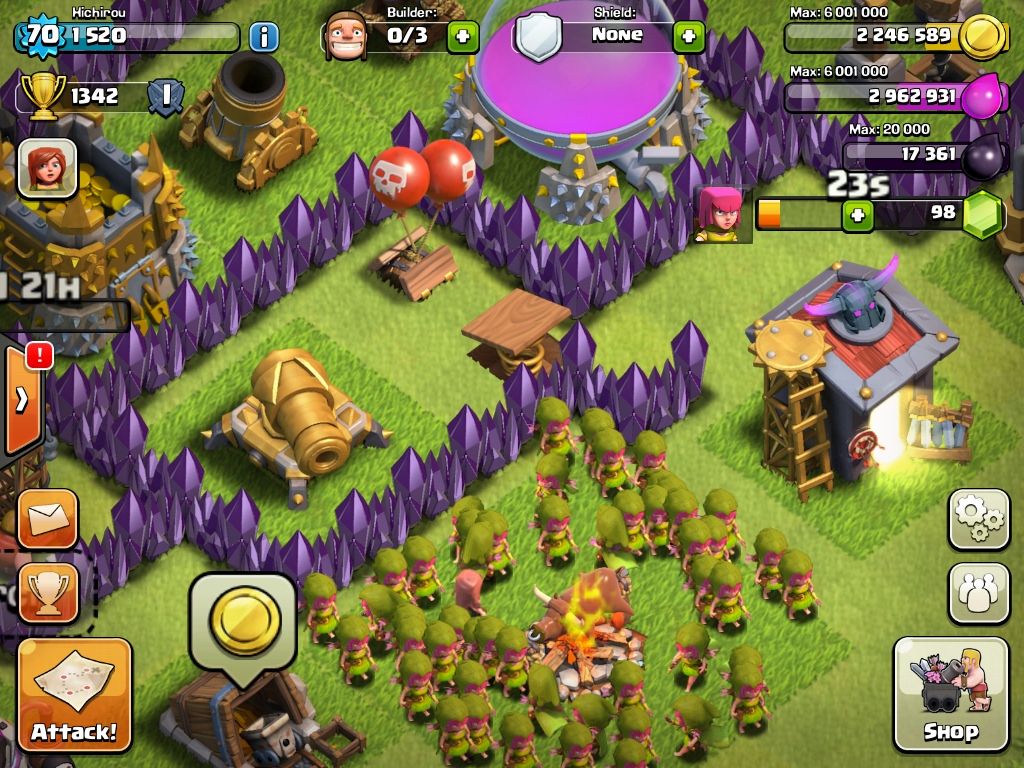Open the friends list button
The height and width of the screenshot is (768, 1024).
(x=978, y=592)
